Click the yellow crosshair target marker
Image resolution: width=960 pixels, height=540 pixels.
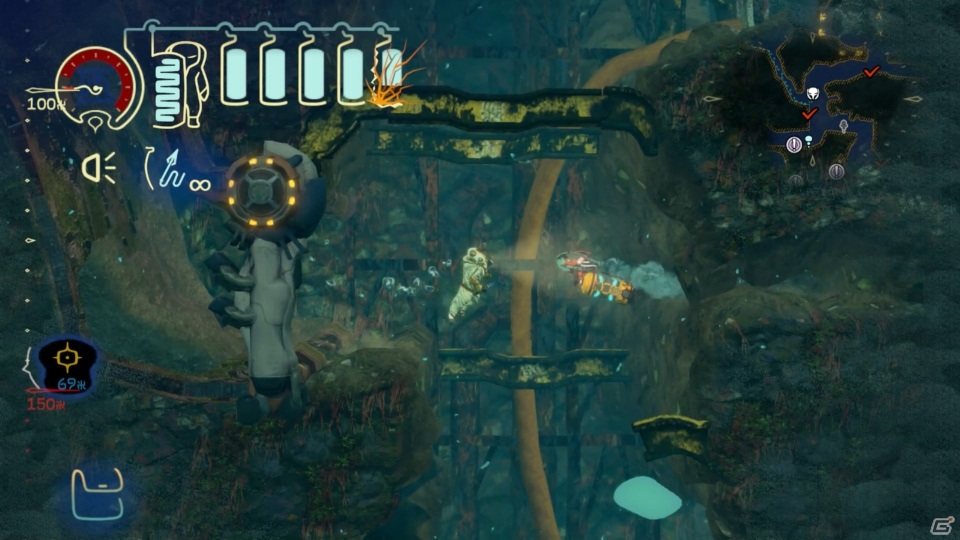[x=68, y=356]
